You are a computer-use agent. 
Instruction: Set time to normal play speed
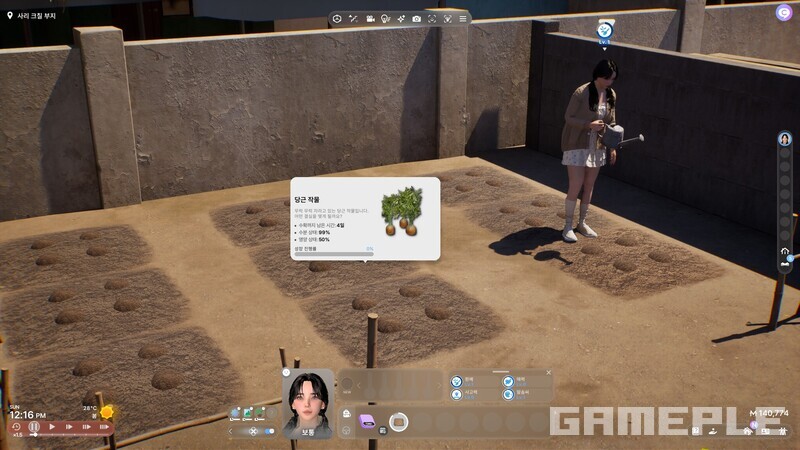(53, 427)
